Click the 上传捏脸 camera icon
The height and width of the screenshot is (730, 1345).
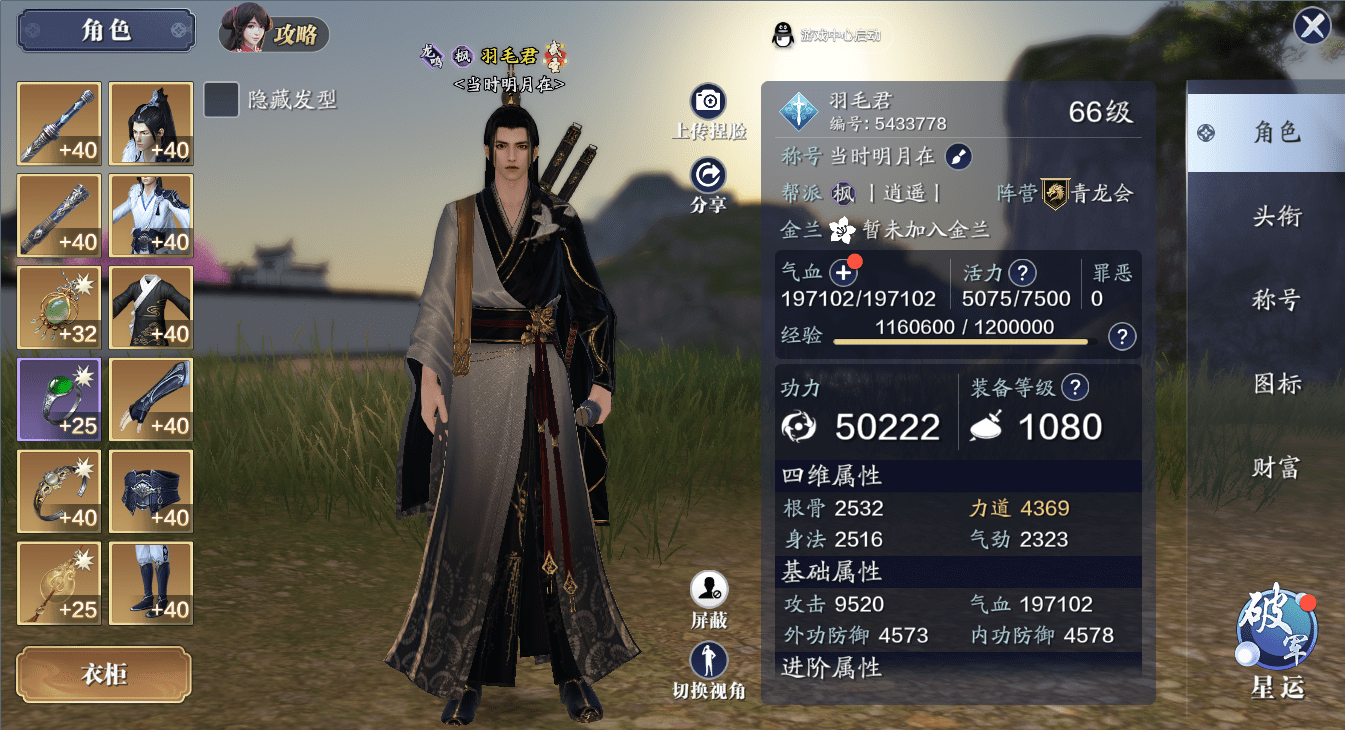point(708,101)
